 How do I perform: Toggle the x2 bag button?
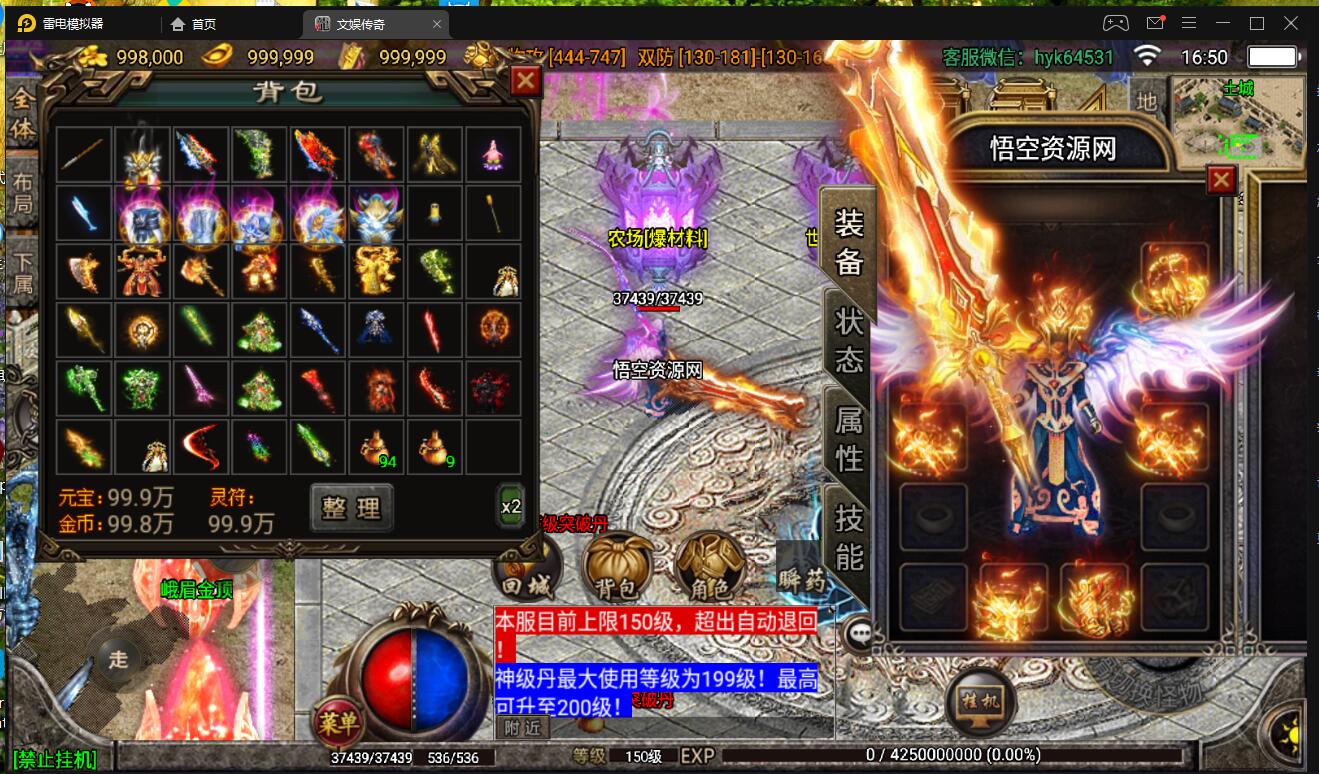(x=510, y=506)
